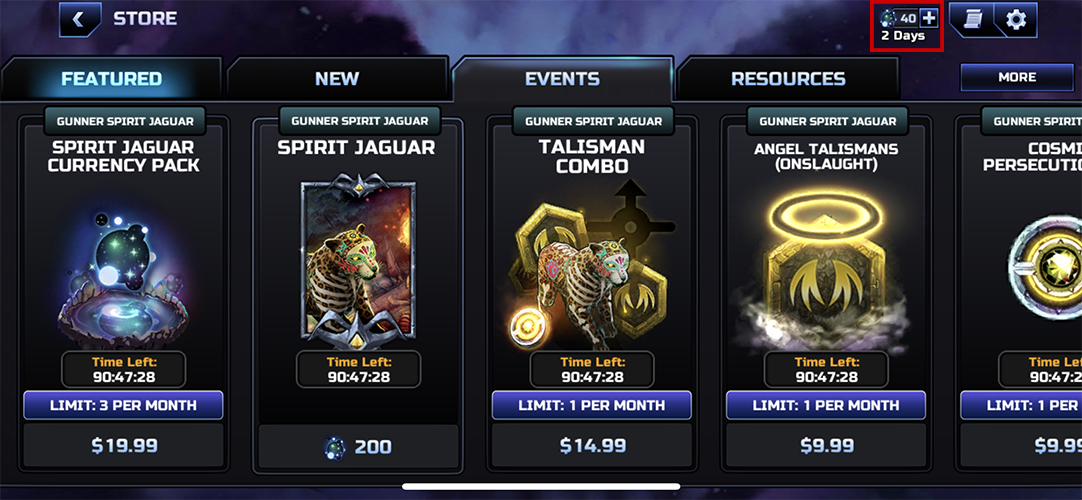Open the gear settings menu
The width and height of the screenshot is (1082, 500).
click(x=1016, y=19)
